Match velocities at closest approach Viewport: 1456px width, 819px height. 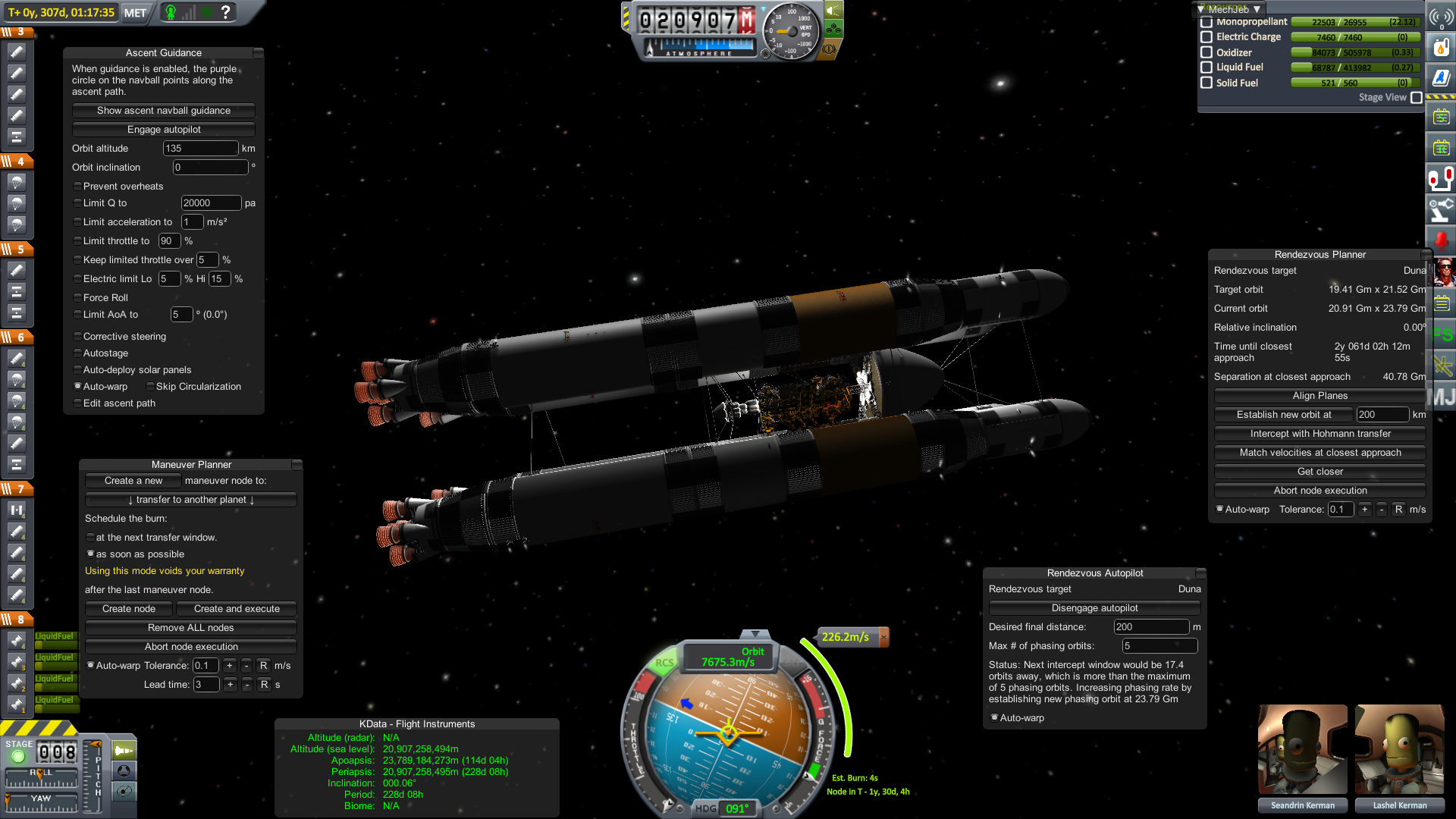click(1319, 453)
